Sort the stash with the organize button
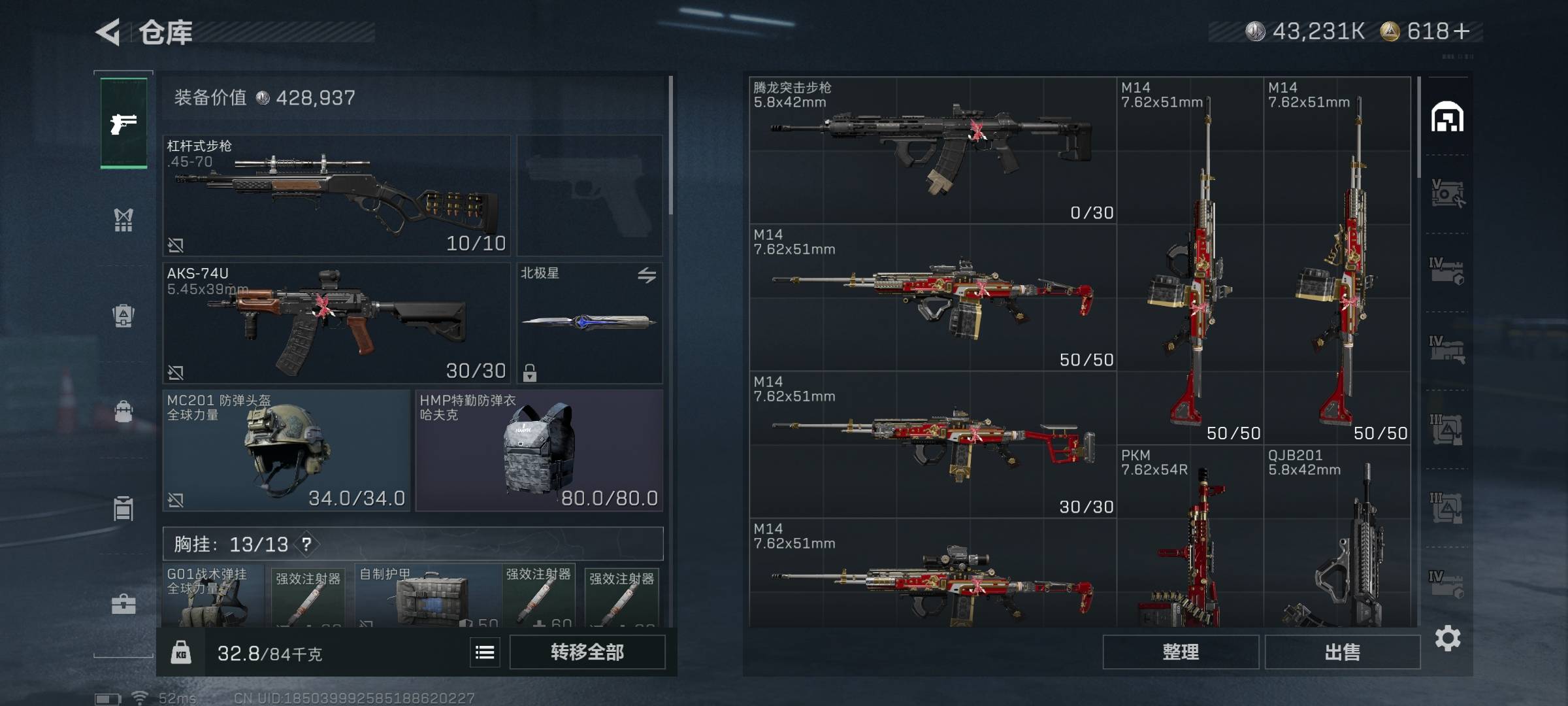The image size is (1568, 706). (x=1180, y=652)
